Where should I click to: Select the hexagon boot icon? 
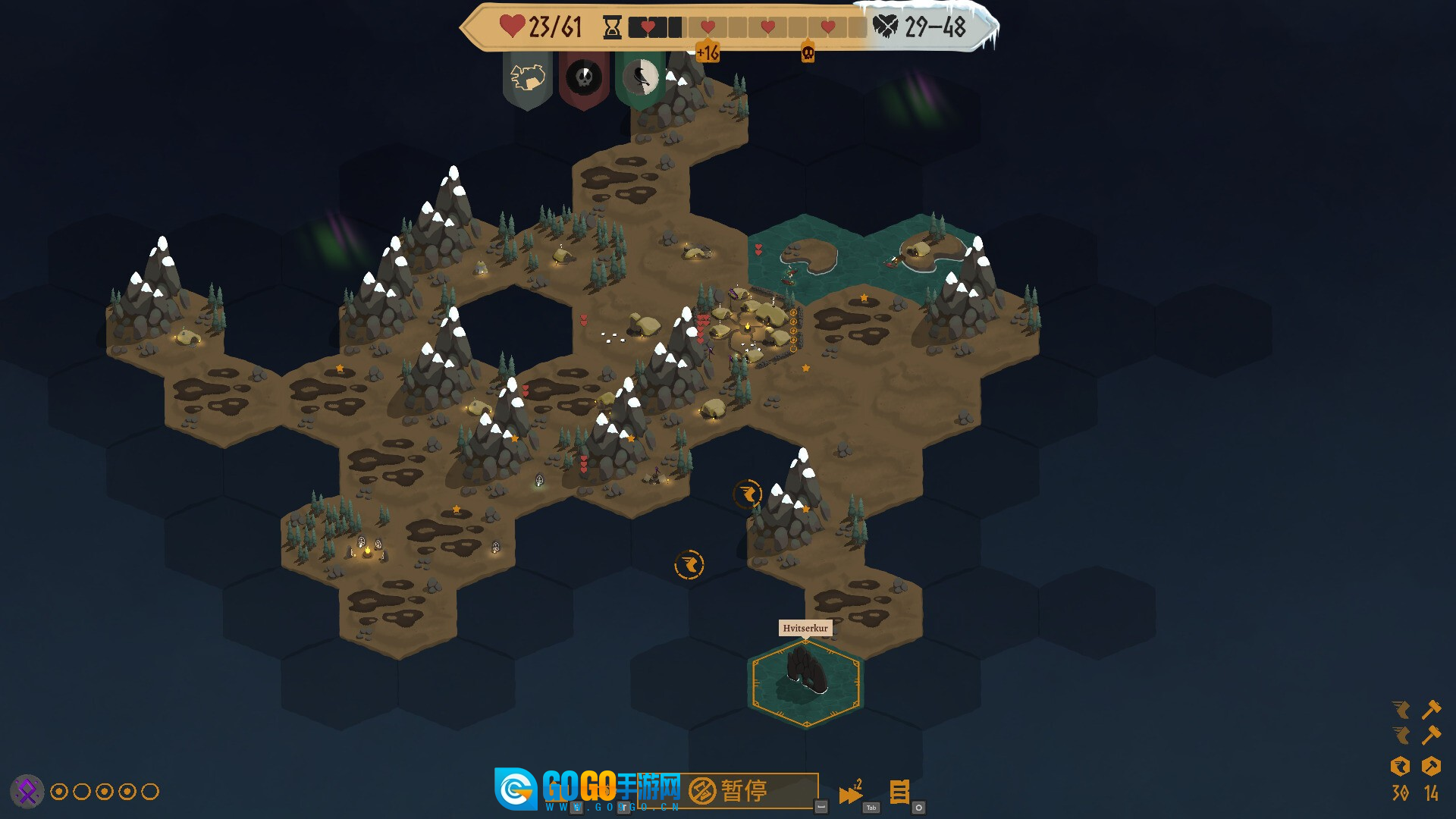pyautogui.click(x=1400, y=766)
